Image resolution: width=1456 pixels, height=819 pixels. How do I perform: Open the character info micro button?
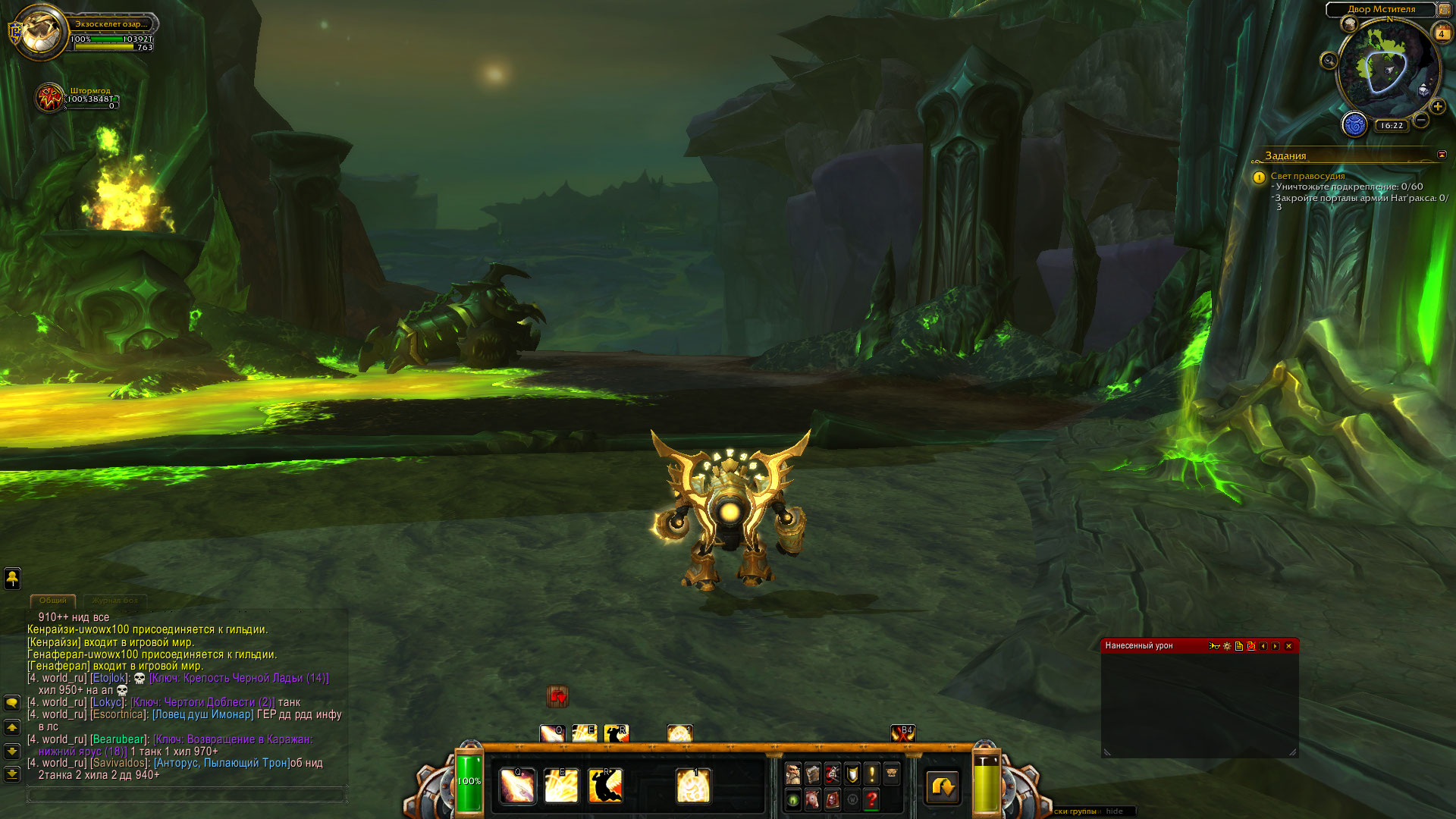792,774
